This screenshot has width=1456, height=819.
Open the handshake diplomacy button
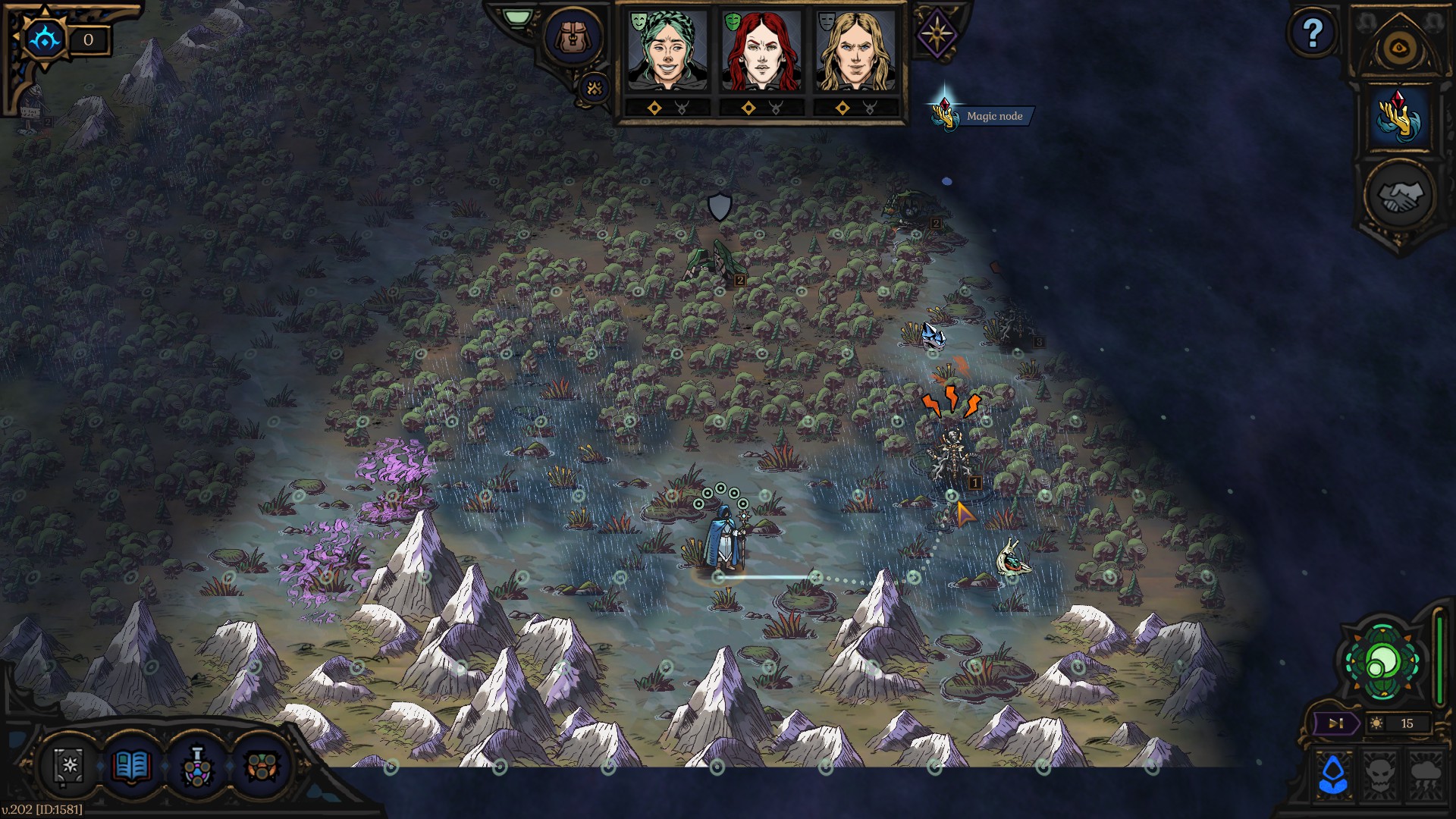click(1398, 196)
